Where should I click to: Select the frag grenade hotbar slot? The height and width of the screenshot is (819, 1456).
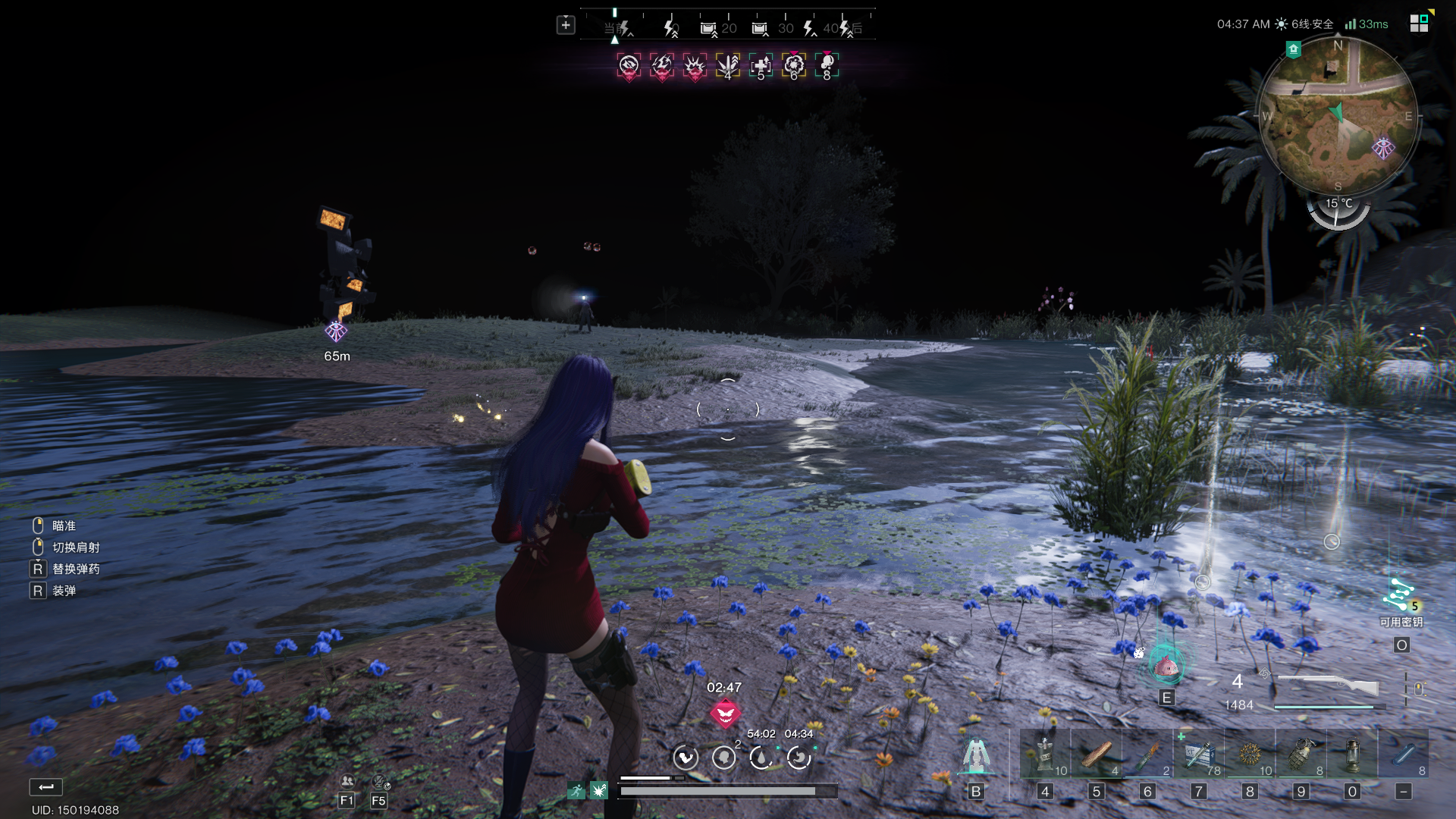(x=1301, y=755)
